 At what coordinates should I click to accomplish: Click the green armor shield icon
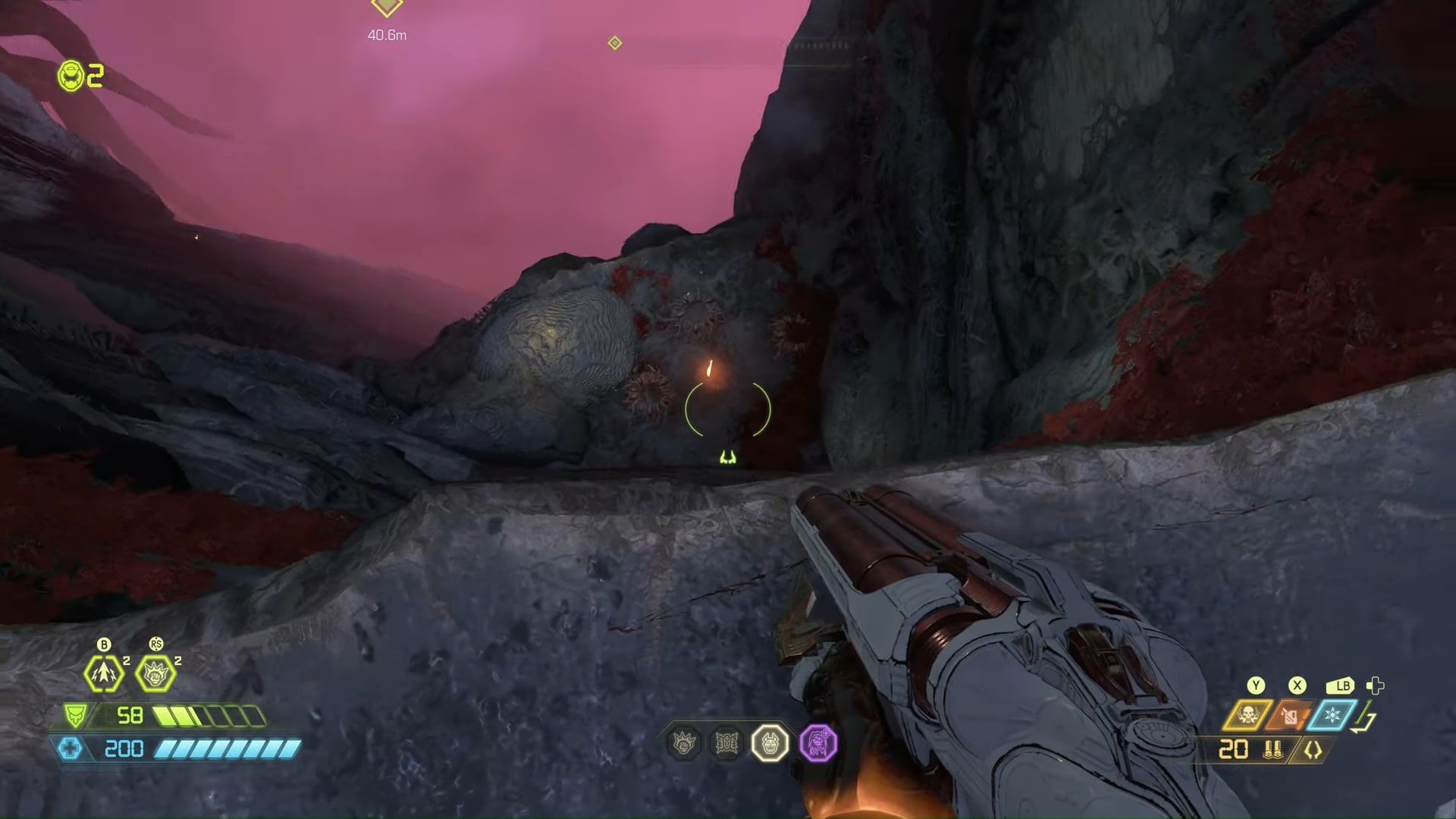(x=75, y=715)
